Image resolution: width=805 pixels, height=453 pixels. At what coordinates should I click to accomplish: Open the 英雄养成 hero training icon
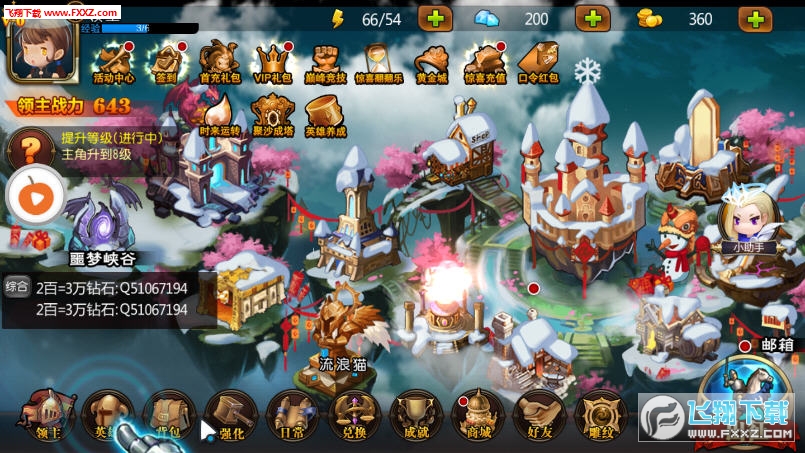pyautogui.click(x=325, y=115)
